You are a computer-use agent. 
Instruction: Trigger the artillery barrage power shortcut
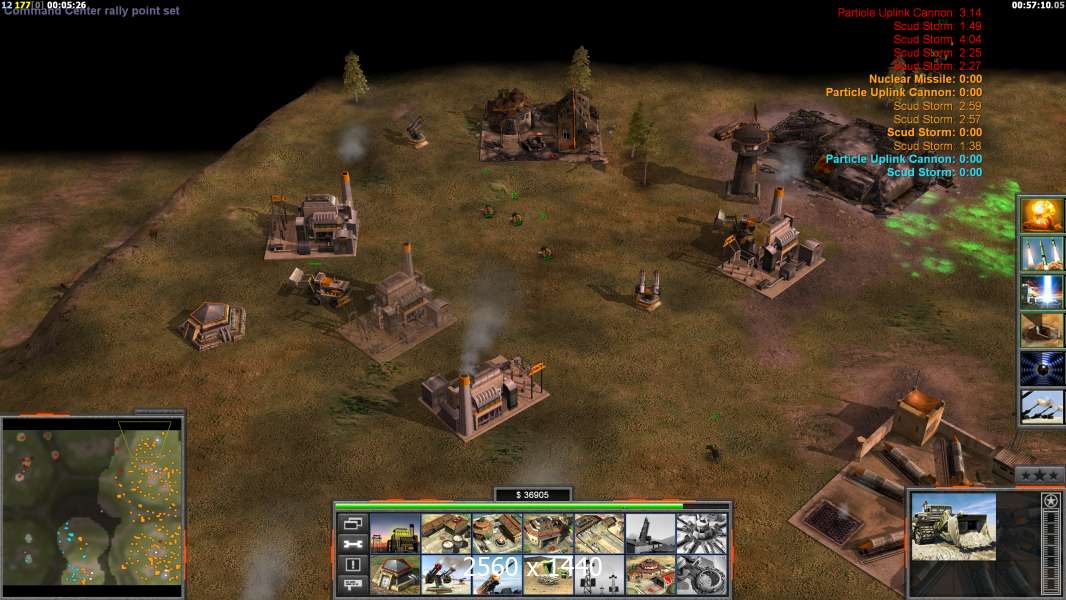[x=1042, y=407]
